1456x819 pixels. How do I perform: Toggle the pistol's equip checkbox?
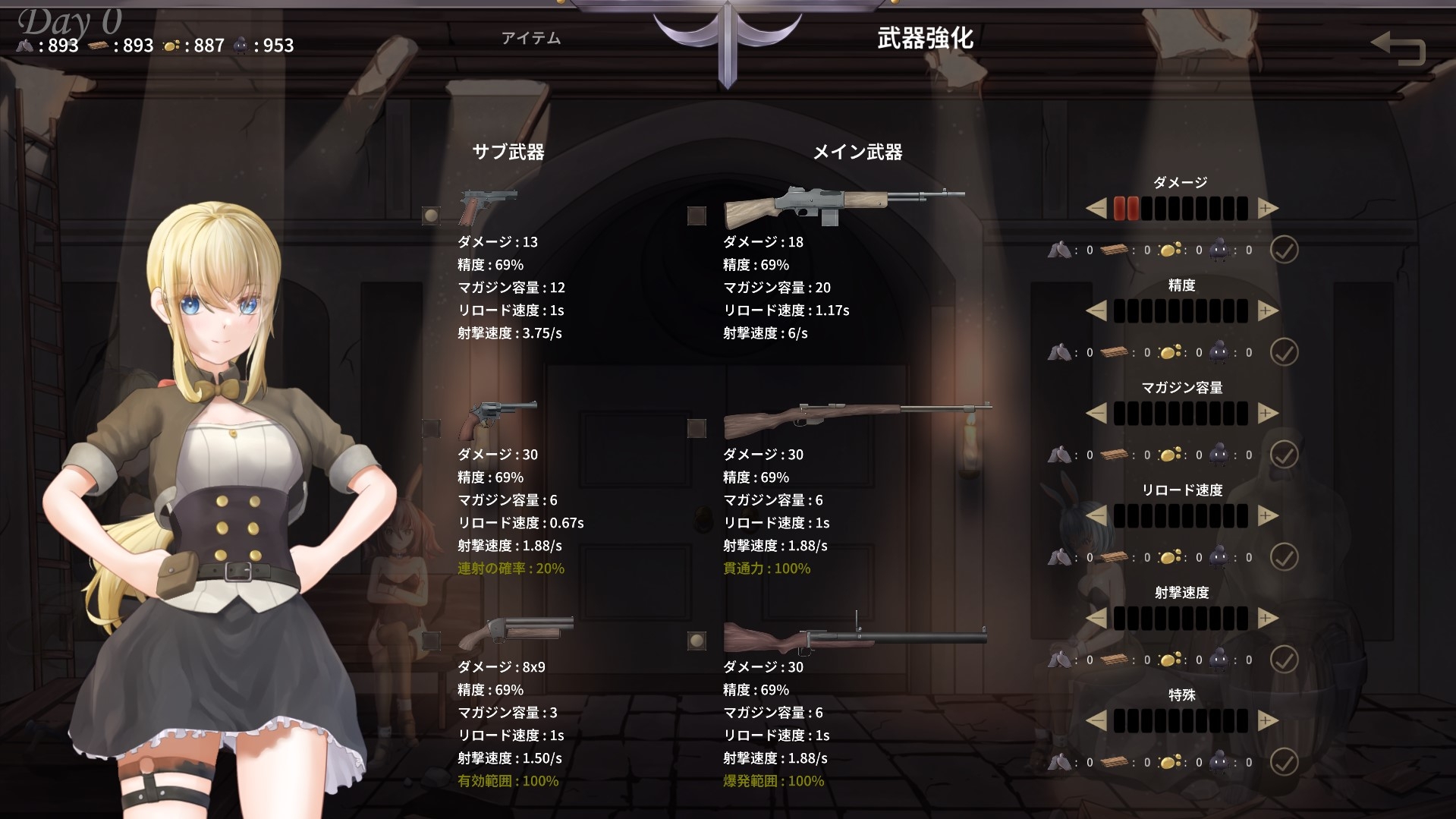pos(430,215)
